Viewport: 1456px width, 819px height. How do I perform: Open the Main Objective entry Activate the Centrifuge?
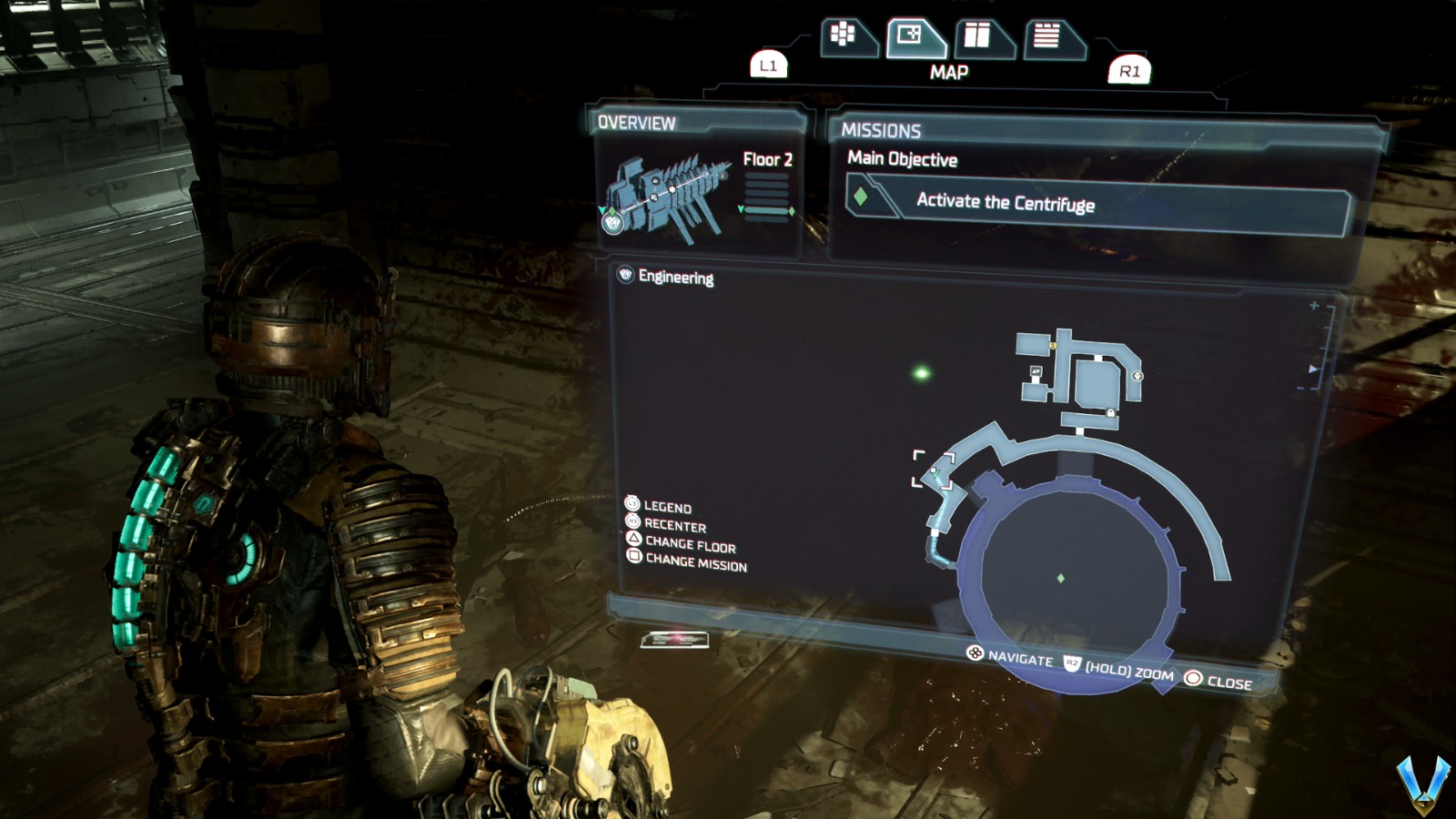pos(1007,202)
